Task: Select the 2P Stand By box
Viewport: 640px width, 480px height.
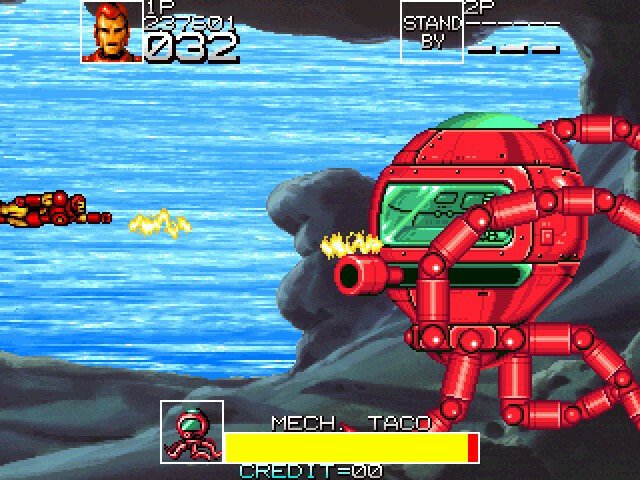Action: coord(431,31)
